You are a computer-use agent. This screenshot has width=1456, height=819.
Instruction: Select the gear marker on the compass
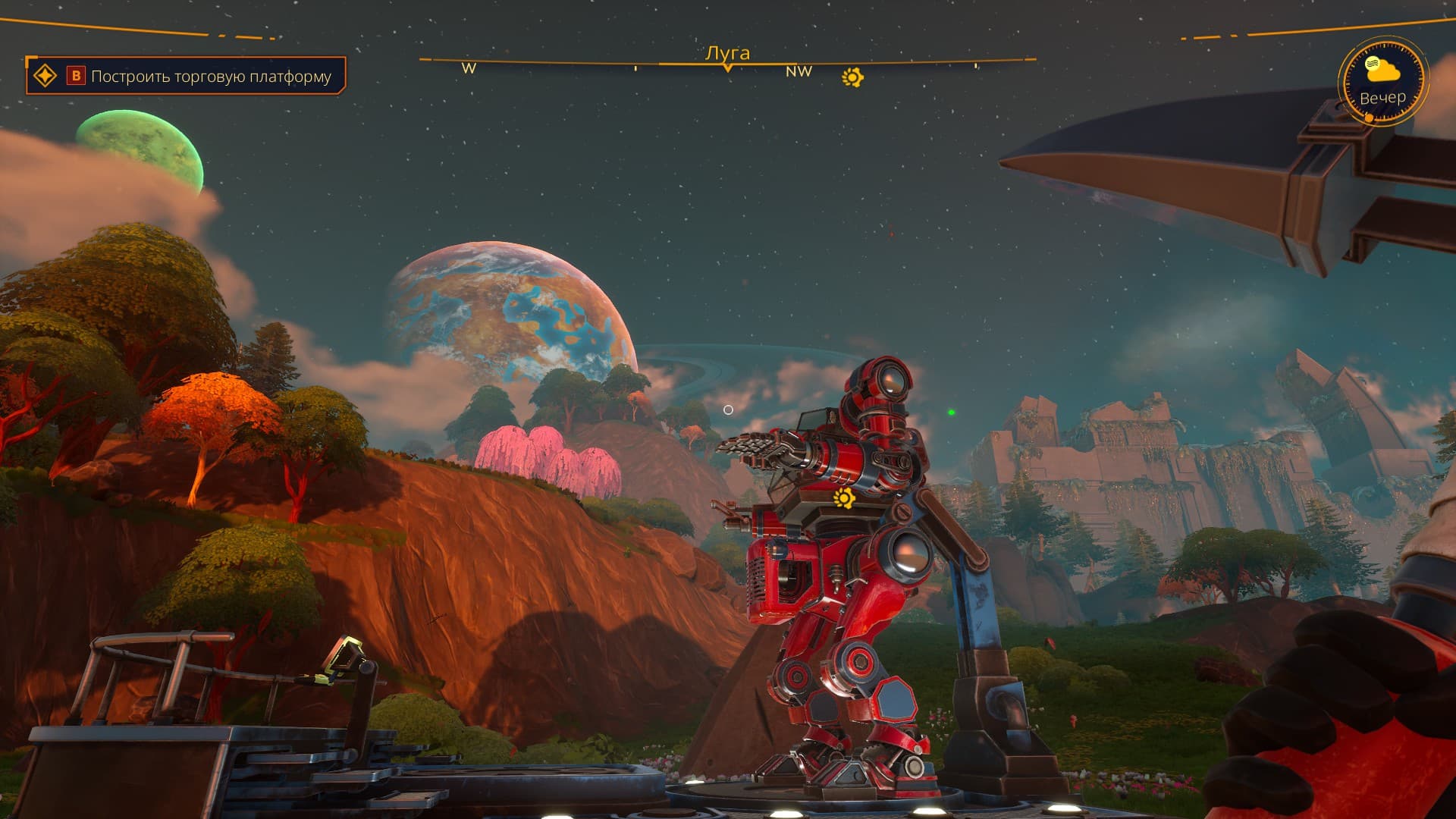pyautogui.click(x=852, y=77)
